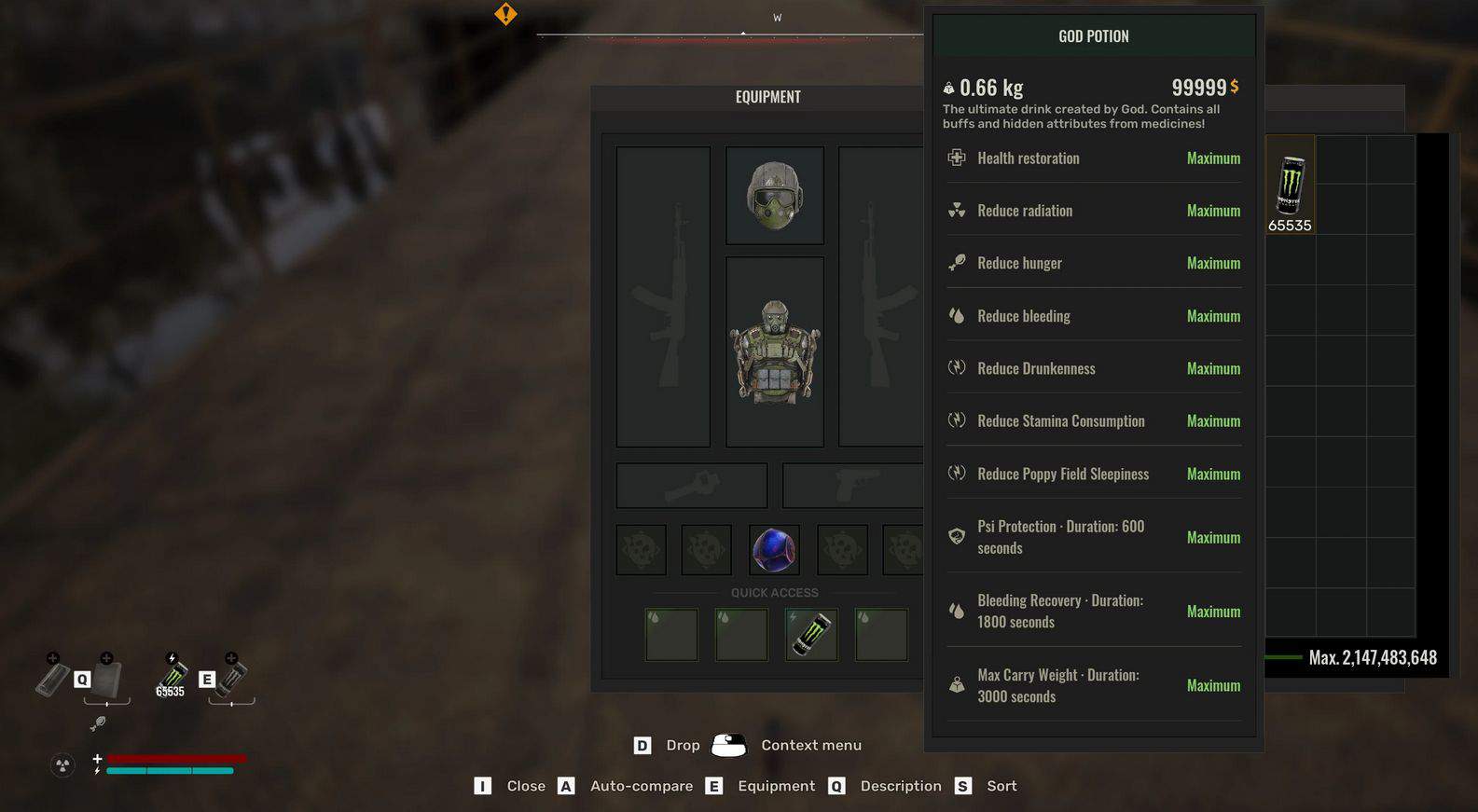The height and width of the screenshot is (812, 1478).
Task: Switch to Equipment panel
Action: coord(776,786)
